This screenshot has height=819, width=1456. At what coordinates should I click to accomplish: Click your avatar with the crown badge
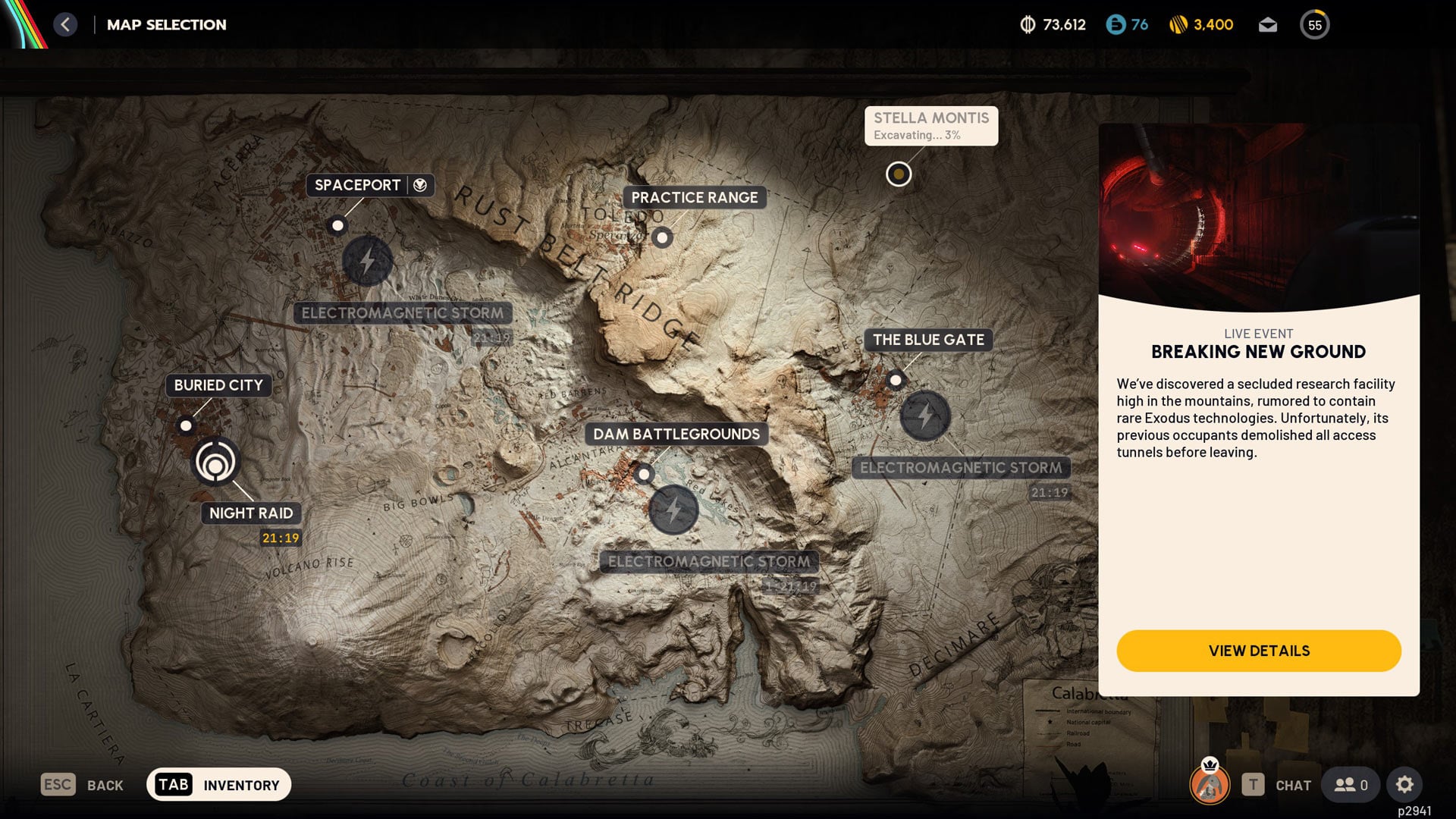(x=1209, y=785)
